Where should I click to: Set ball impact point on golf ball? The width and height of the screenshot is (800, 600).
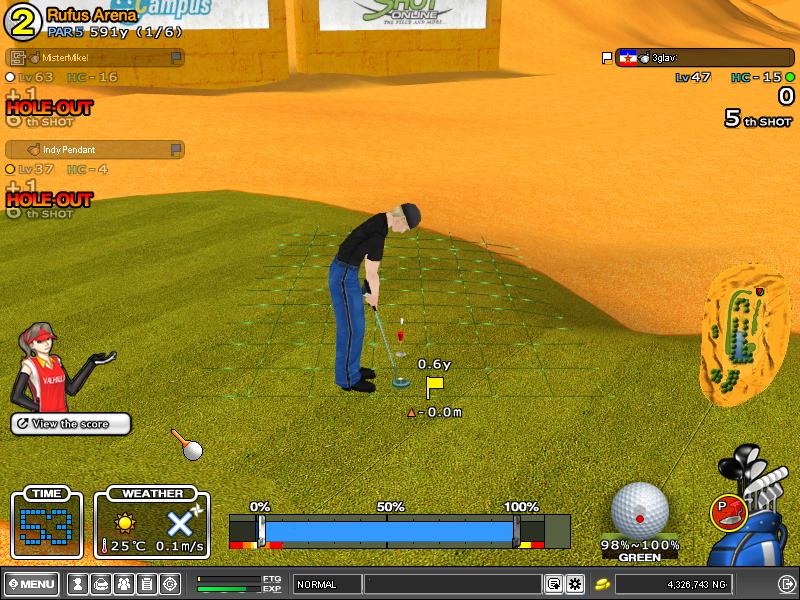click(x=640, y=510)
